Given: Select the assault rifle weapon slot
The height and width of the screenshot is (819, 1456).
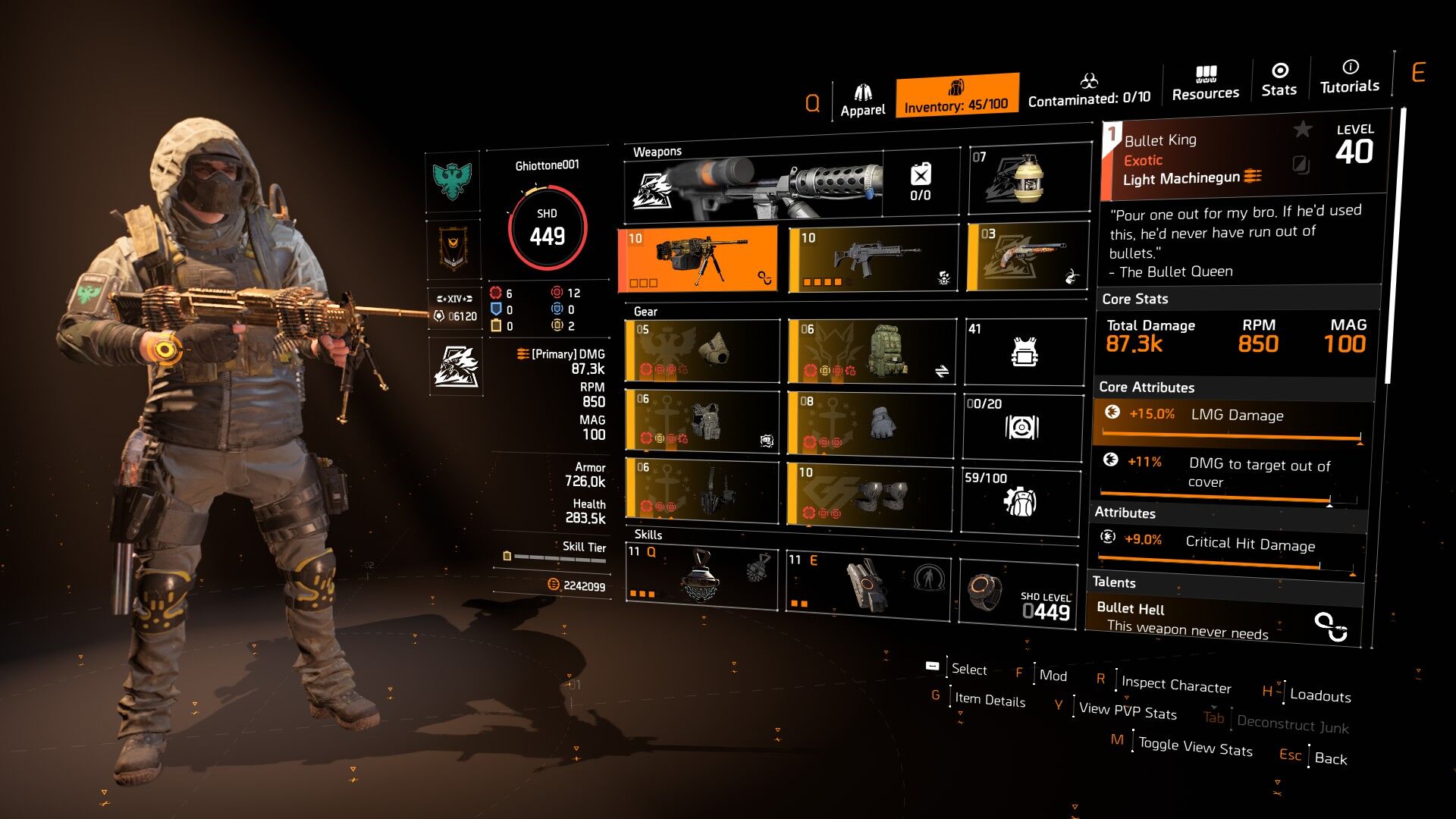Looking at the screenshot, I should click(874, 259).
